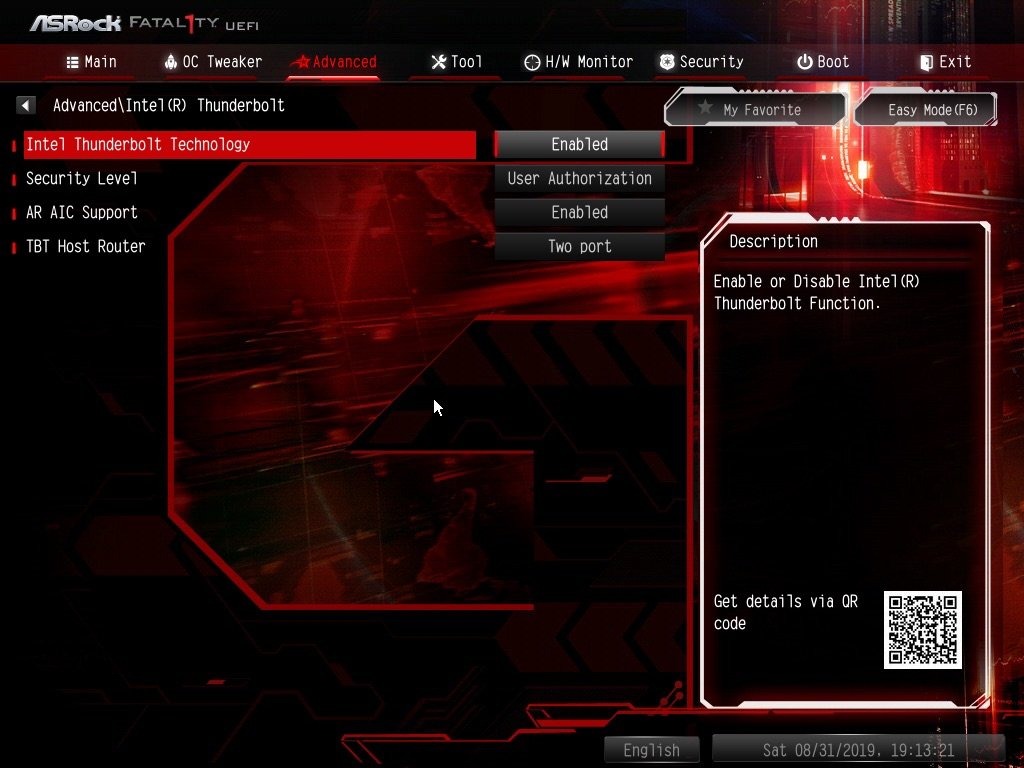The width and height of the screenshot is (1024, 768).
Task: Change the English language setting
Action: click(x=651, y=750)
